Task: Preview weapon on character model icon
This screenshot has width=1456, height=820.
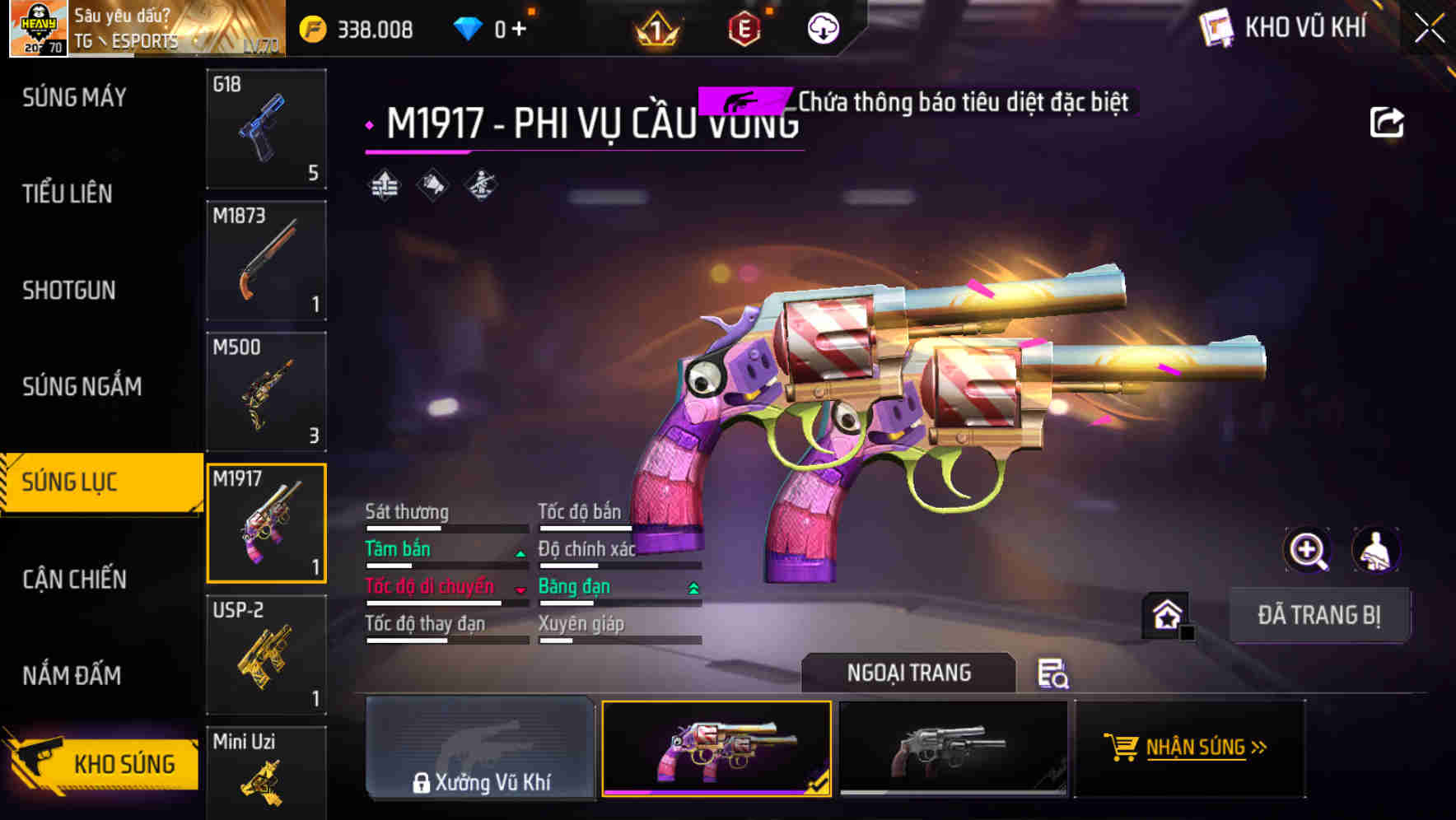Action: [1378, 550]
